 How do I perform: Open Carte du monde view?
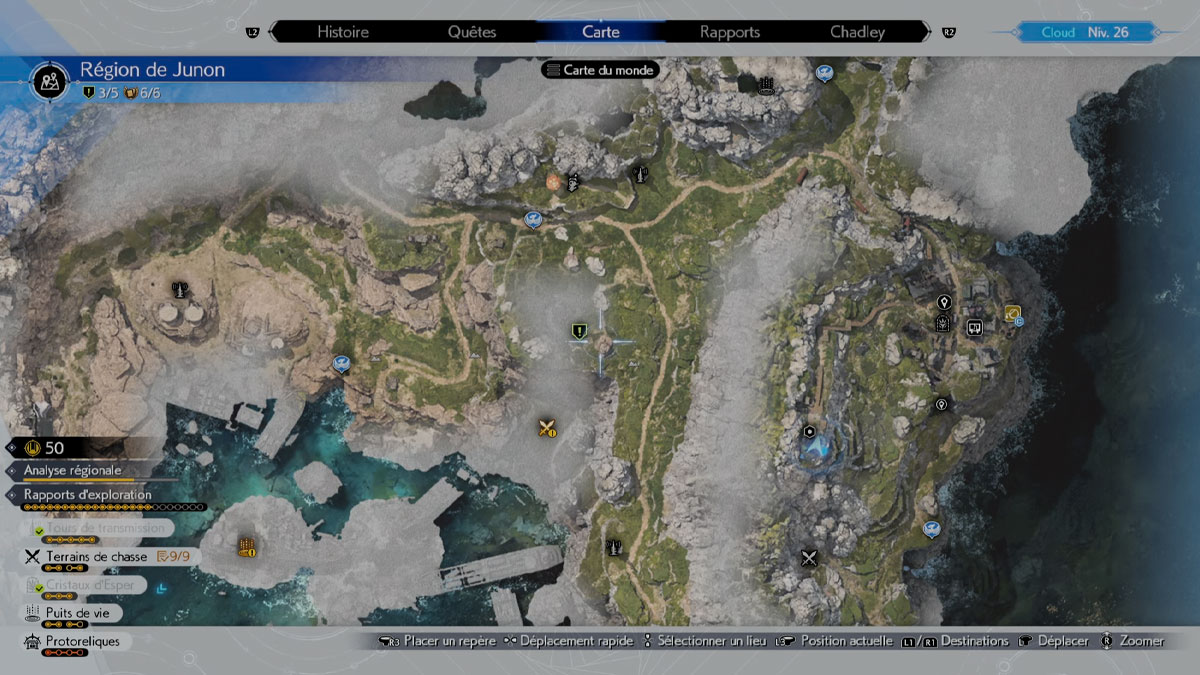[x=600, y=70]
